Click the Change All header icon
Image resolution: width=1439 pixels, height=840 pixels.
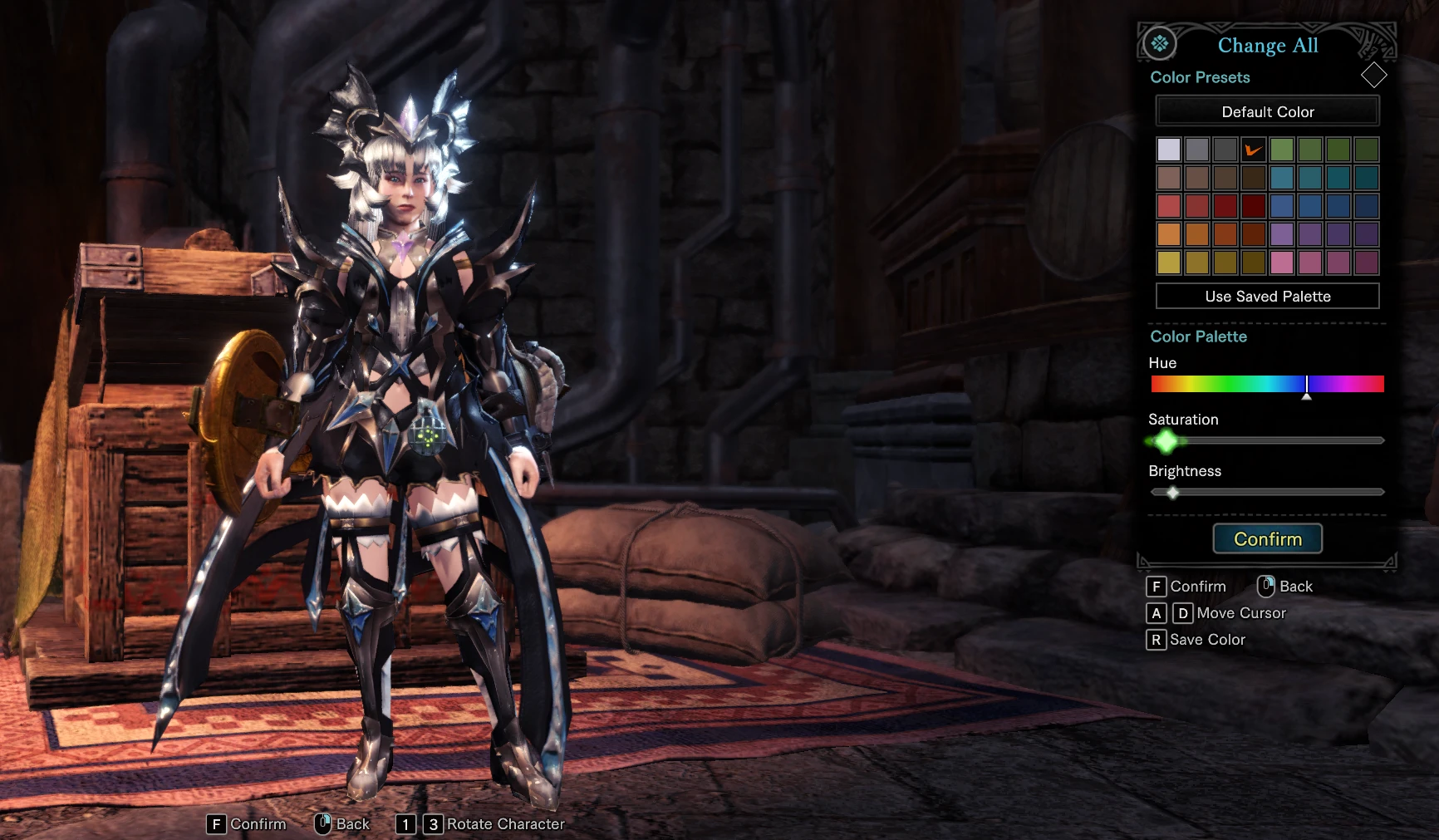[x=1160, y=43]
